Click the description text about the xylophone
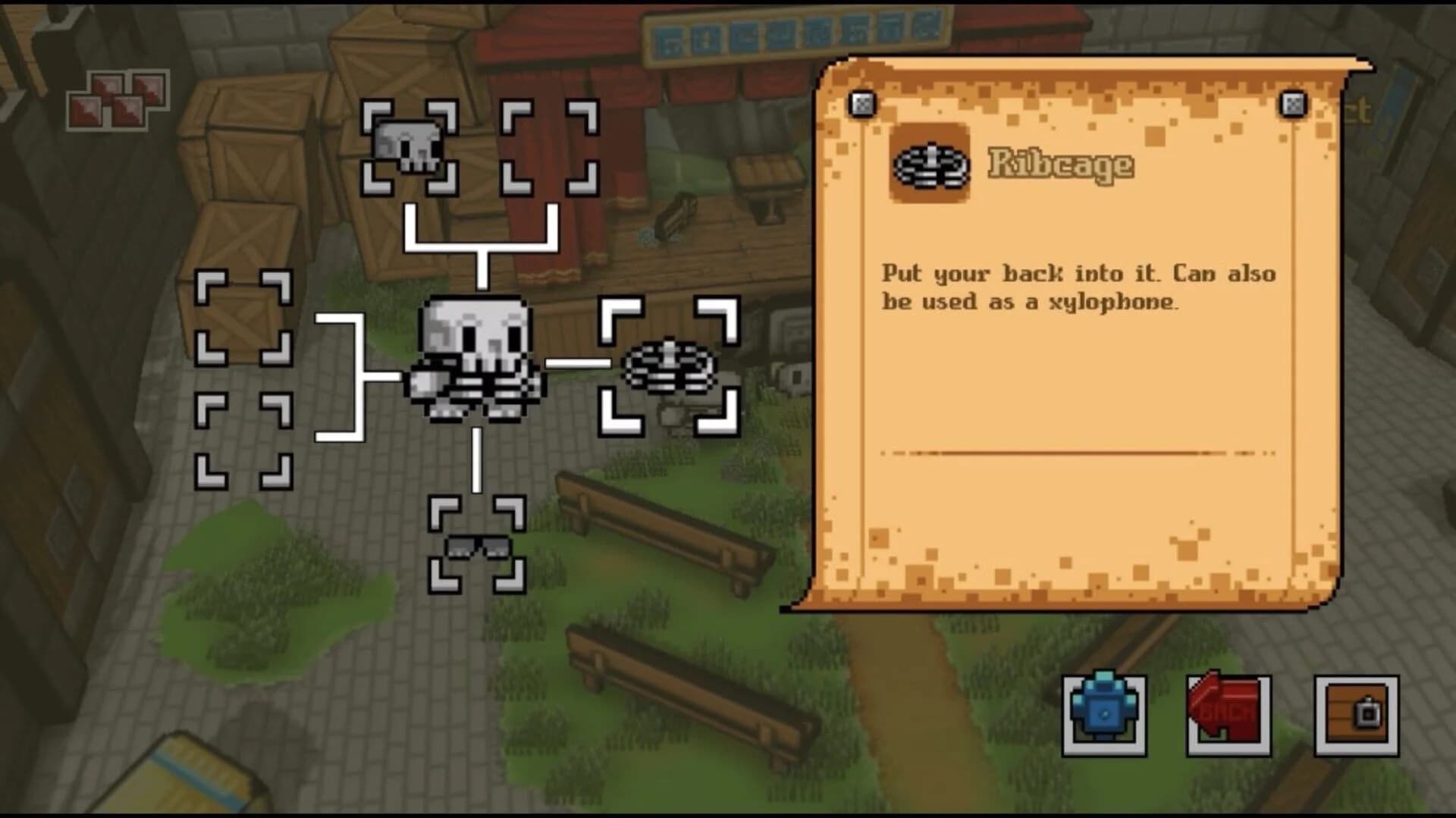Screen dimensions: 1456x818 click(1077, 288)
